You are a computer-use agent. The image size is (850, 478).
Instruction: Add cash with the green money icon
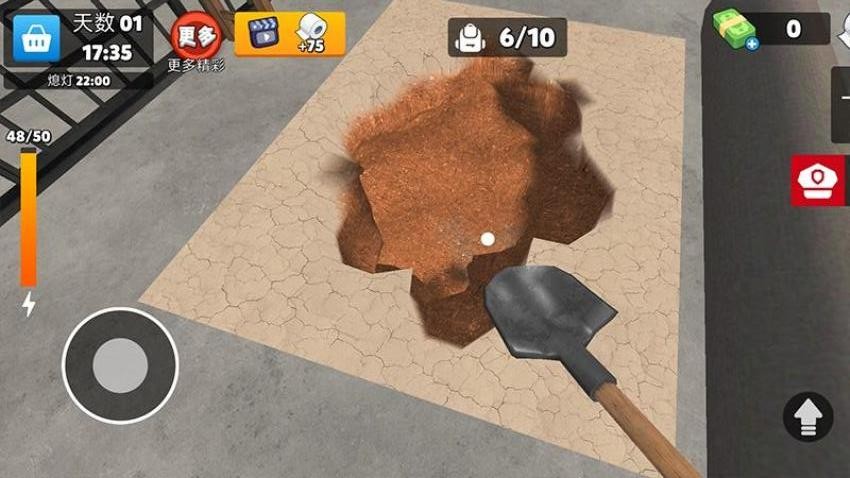pyautogui.click(x=736, y=29)
